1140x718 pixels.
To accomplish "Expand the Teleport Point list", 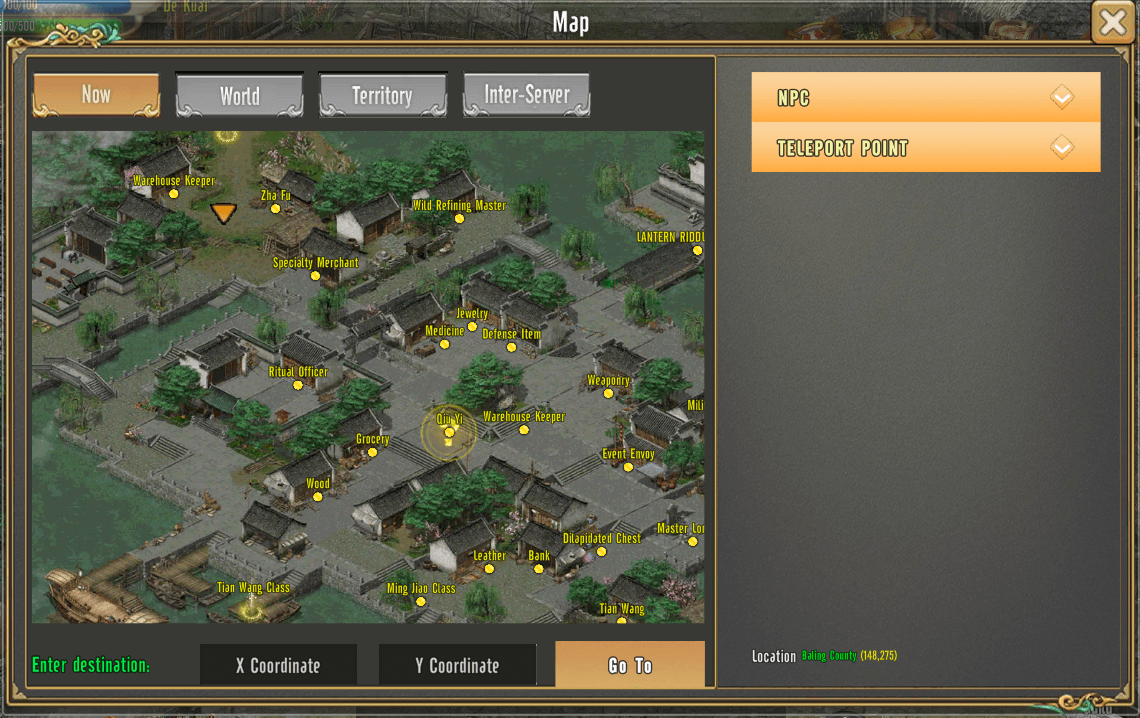I will point(925,148).
